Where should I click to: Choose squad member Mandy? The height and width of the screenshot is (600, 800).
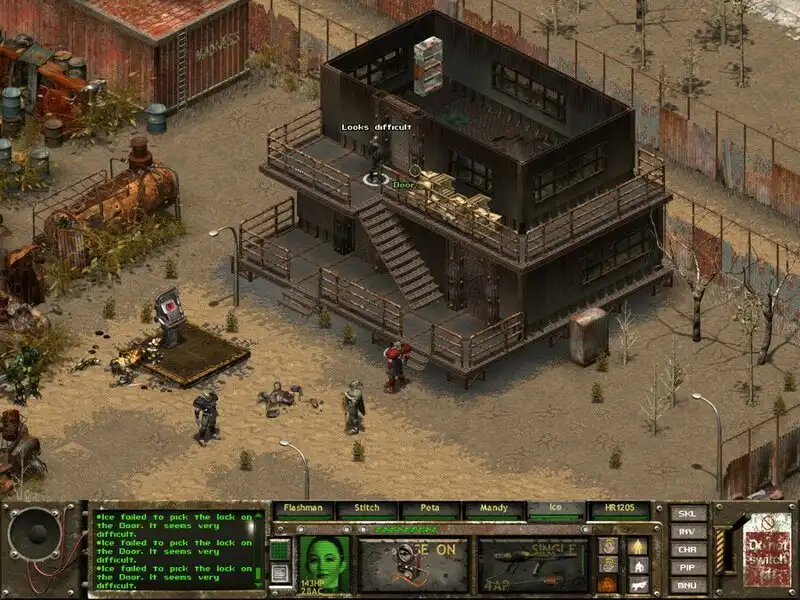pos(494,509)
